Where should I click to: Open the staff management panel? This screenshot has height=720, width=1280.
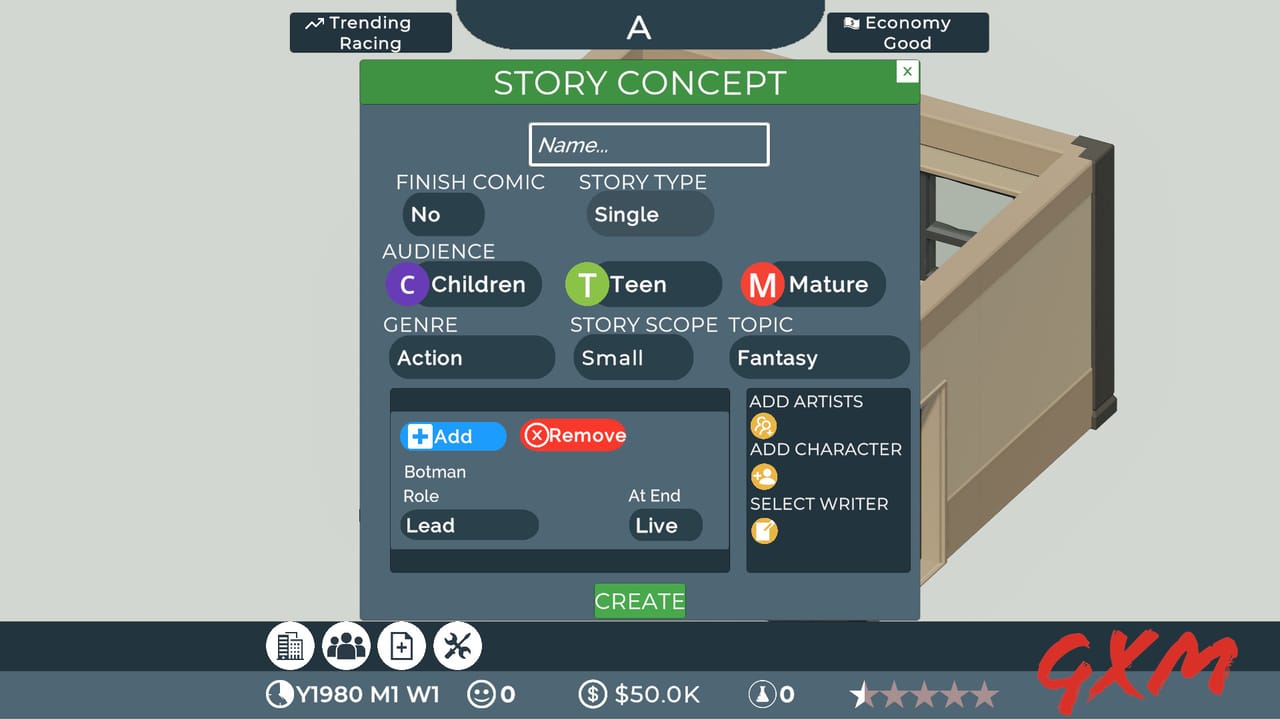point(346,645)
